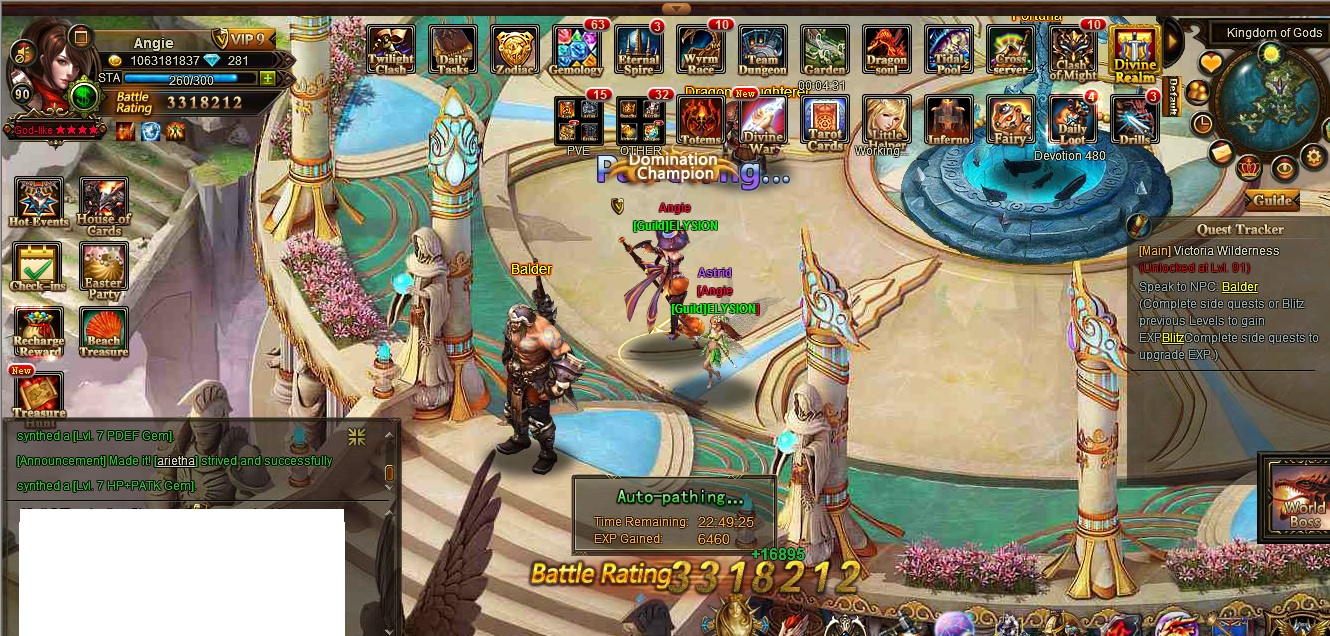
Task: Open the Twilight Clash event
Action: 391,50
